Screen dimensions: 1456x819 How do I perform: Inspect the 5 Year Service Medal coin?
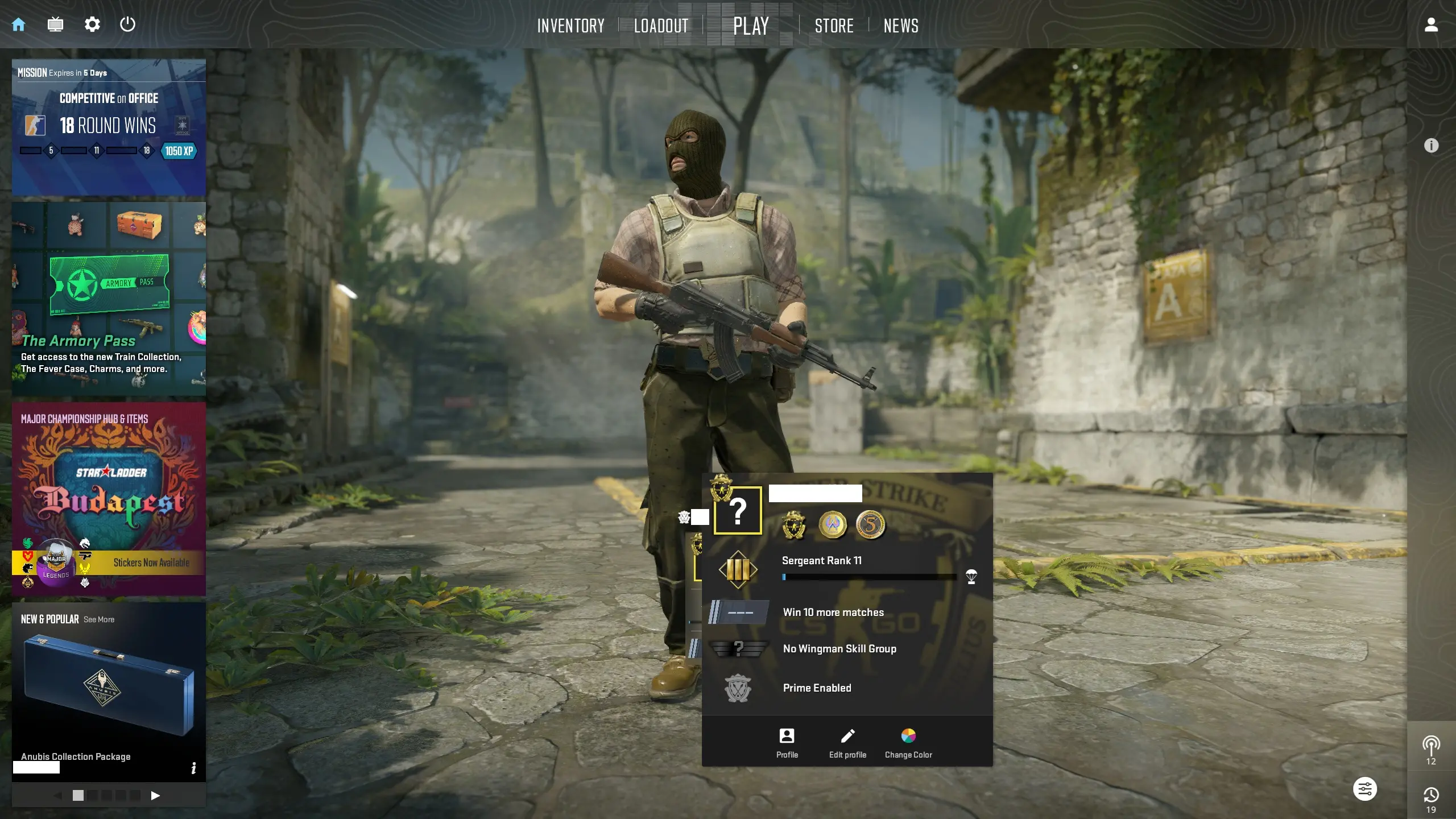pos(872,526)
